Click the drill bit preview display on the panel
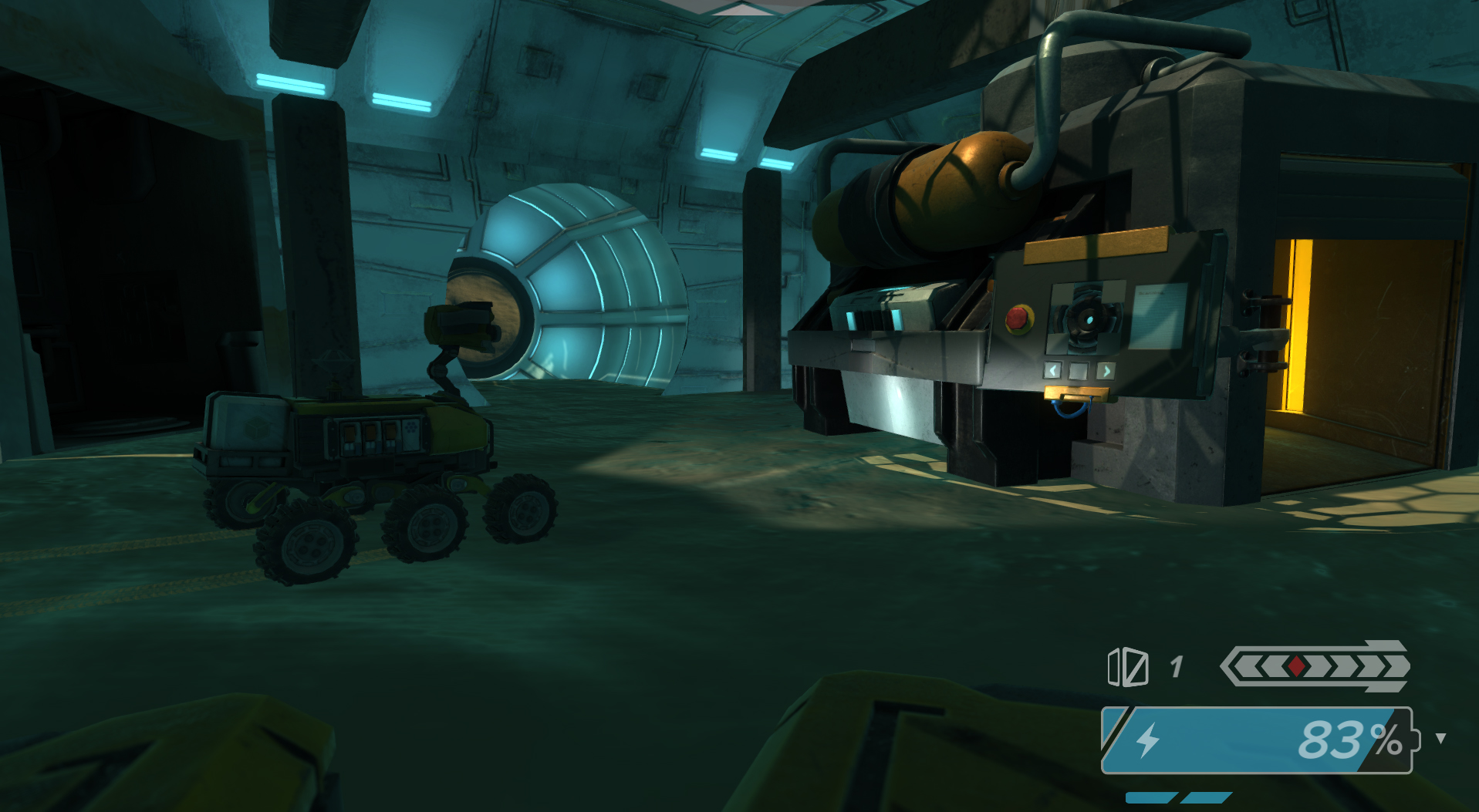This screenshot has width=1479, height=812. pos(1086,319)
